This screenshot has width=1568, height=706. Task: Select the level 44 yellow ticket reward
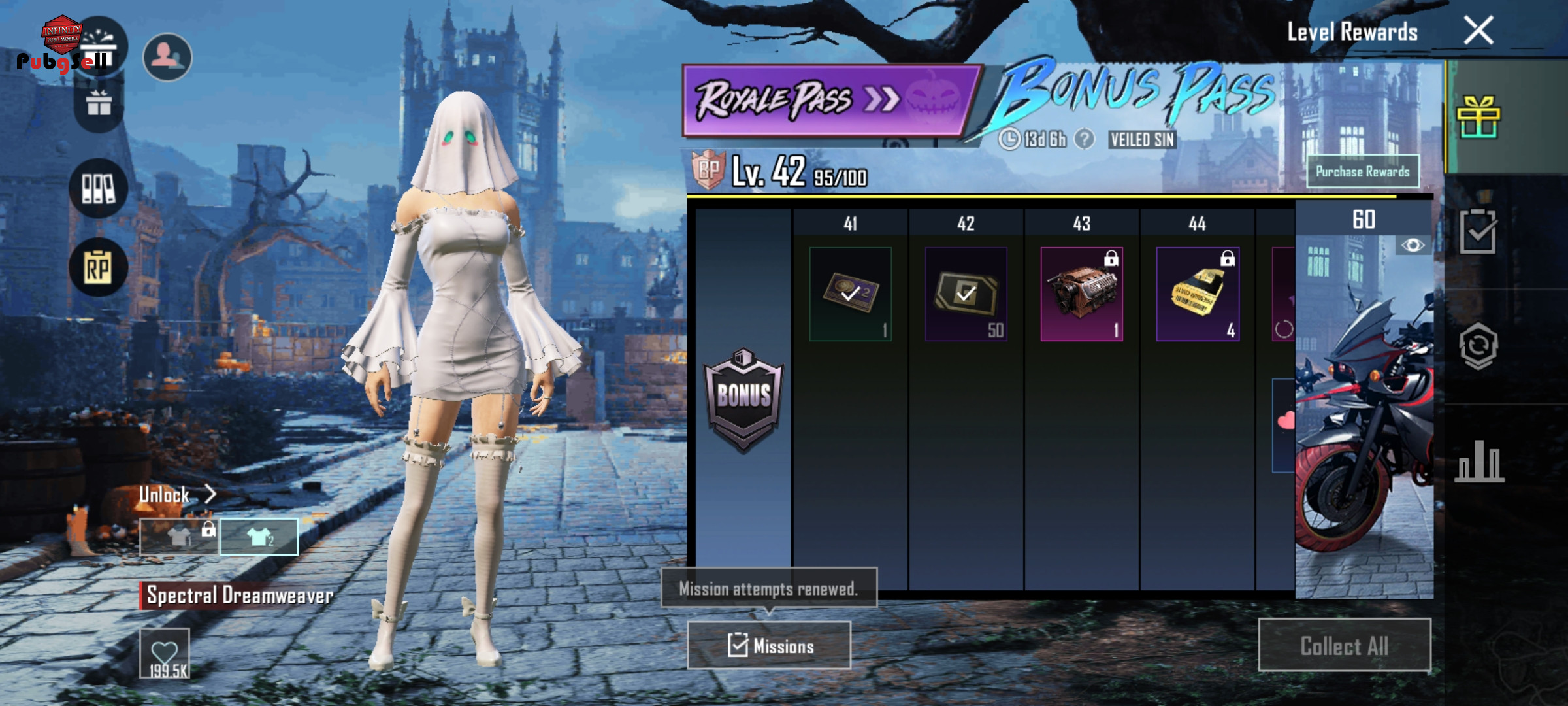(1197, 294)
